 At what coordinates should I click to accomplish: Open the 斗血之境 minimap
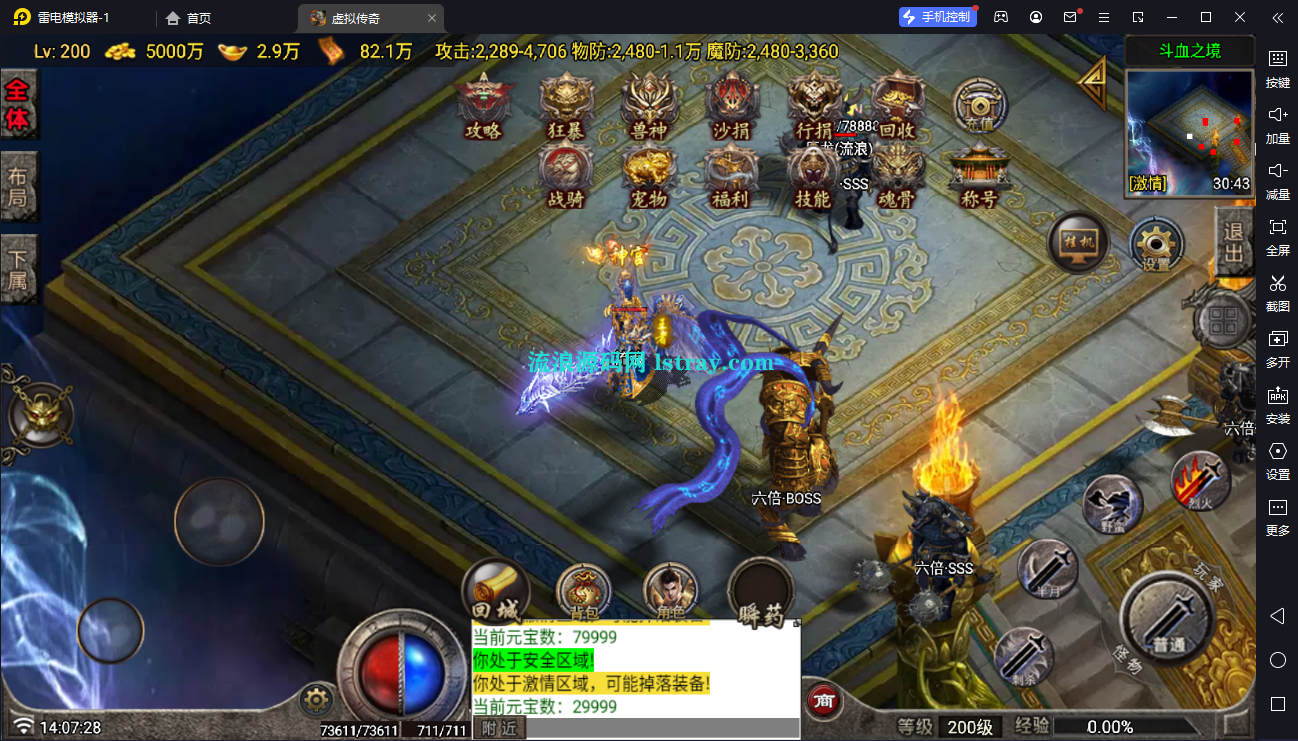1189,130
